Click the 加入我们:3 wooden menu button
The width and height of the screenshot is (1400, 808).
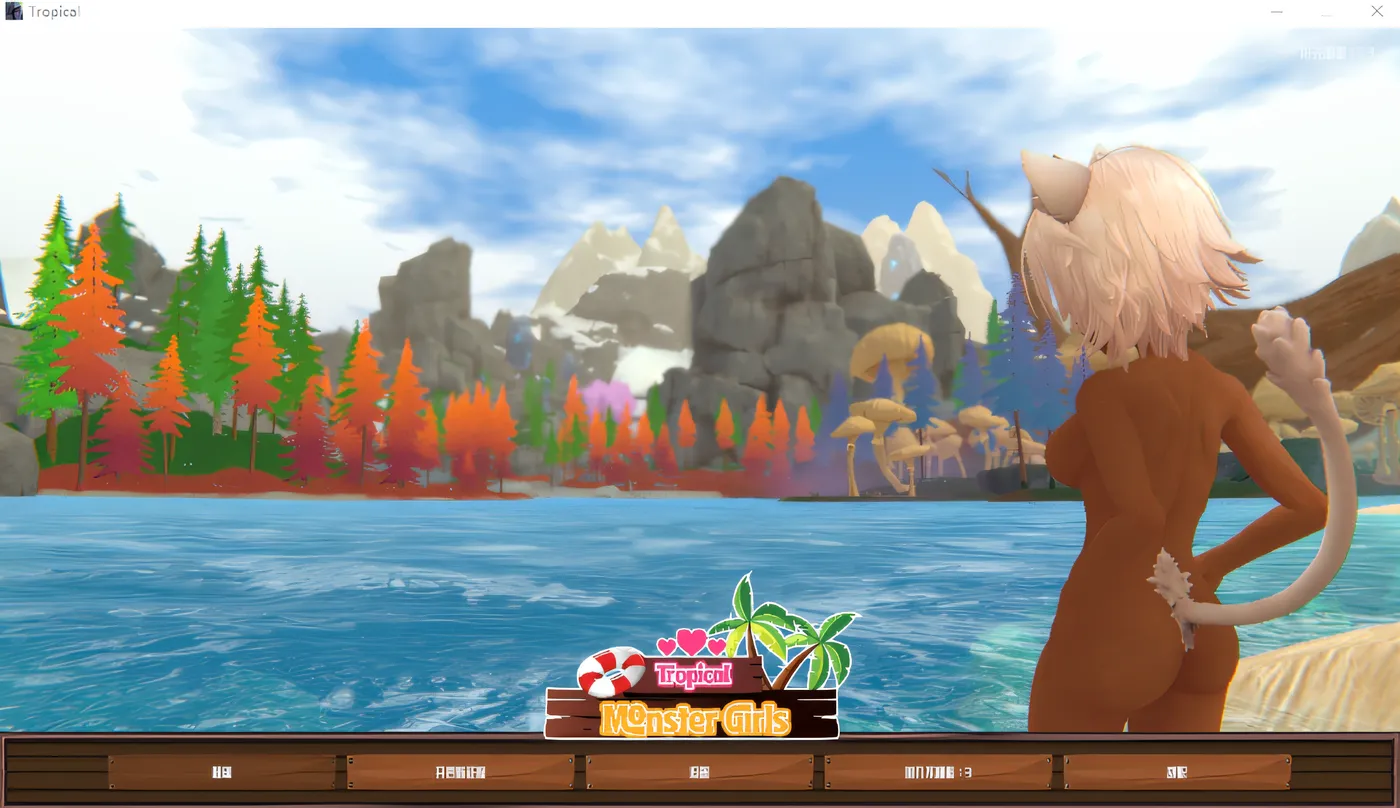tap(940, 771)
